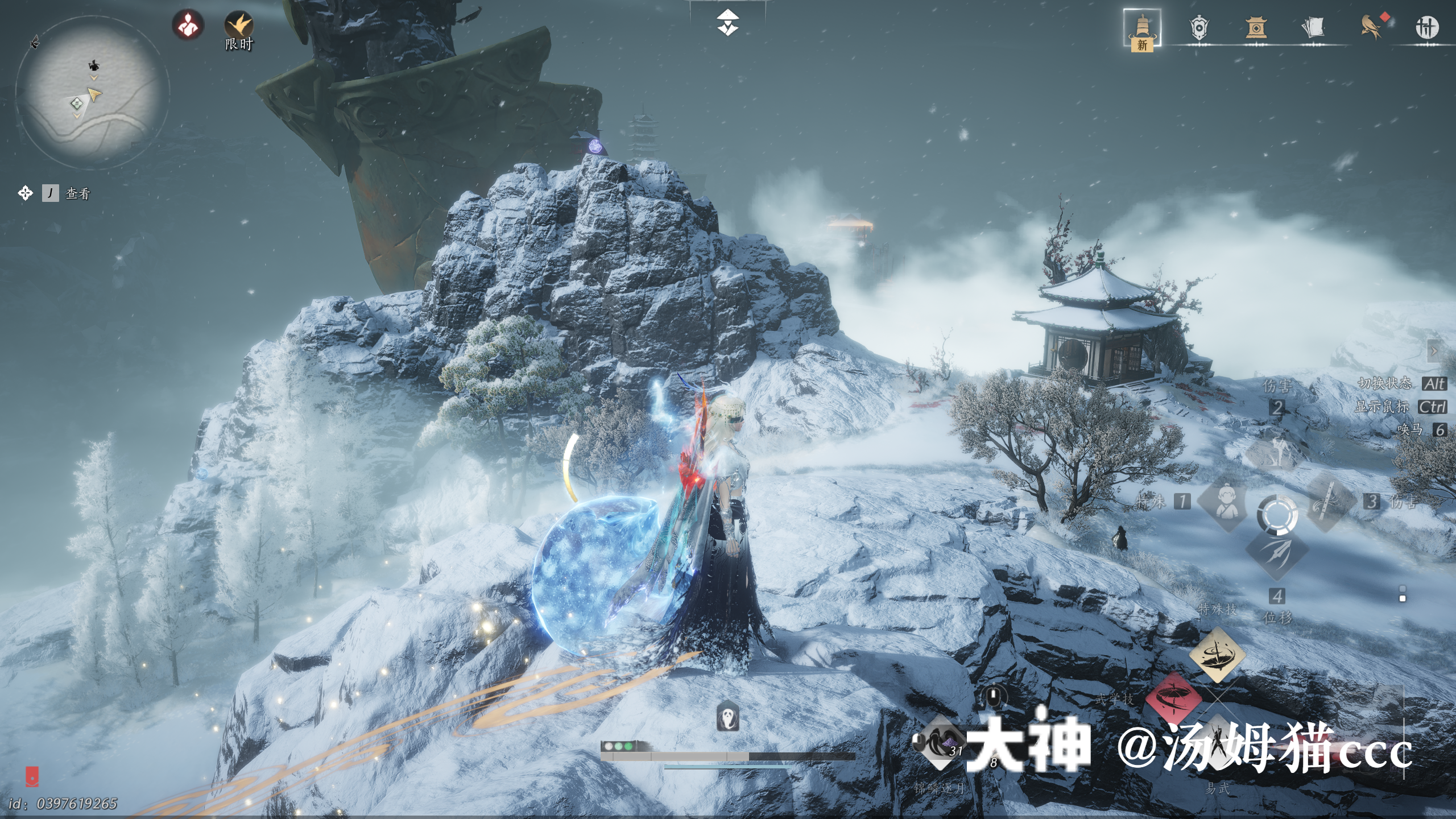Click the ghost mask icon above the health bar
This screenshot has height=819, width=1456.
(727, 717)
